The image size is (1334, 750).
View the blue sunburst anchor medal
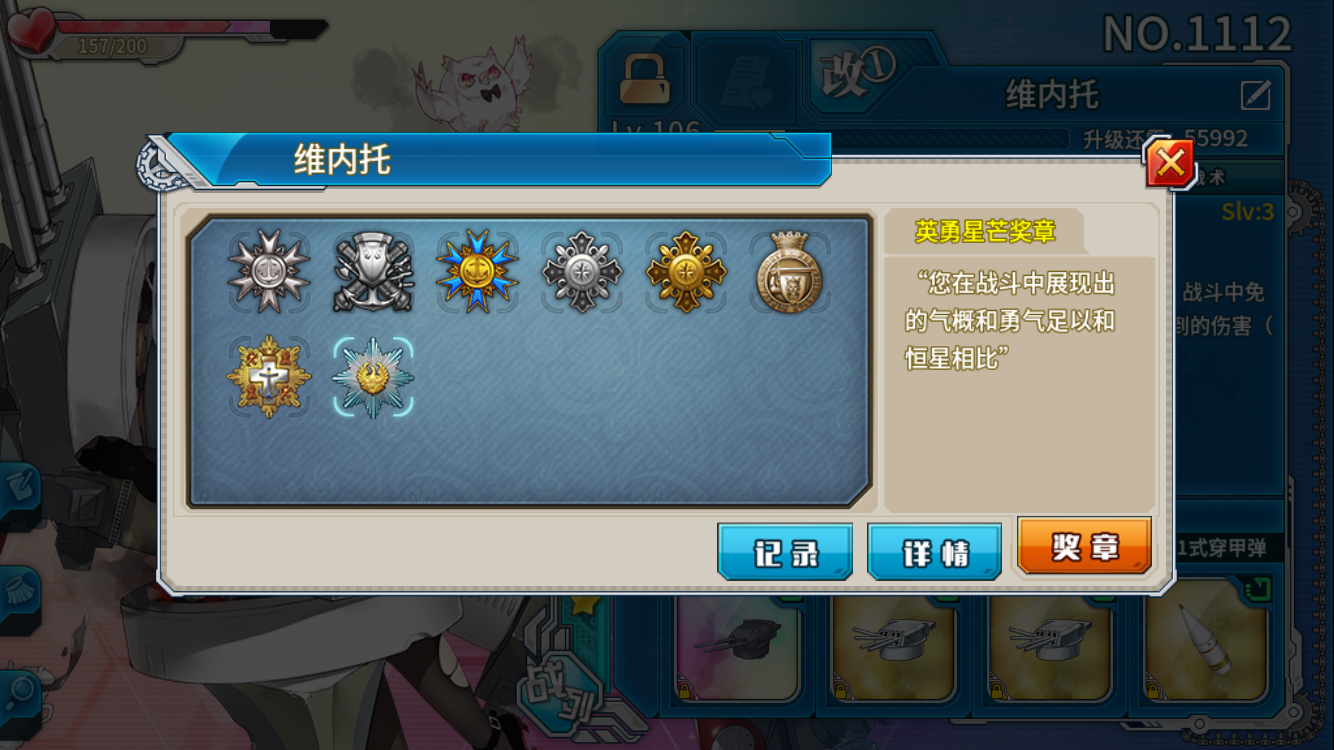[x=480, y=270]
